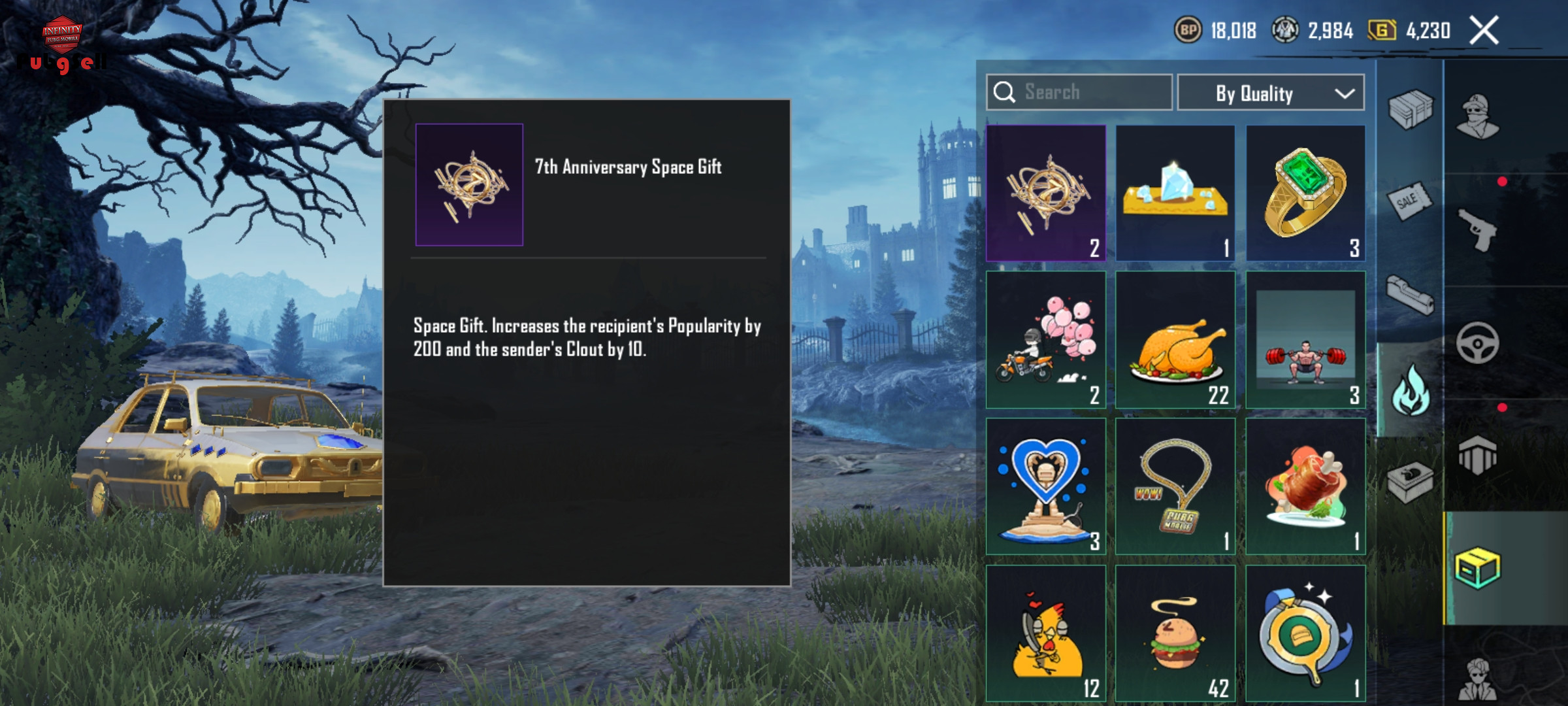Select the weightlifter item slot

1305,340
